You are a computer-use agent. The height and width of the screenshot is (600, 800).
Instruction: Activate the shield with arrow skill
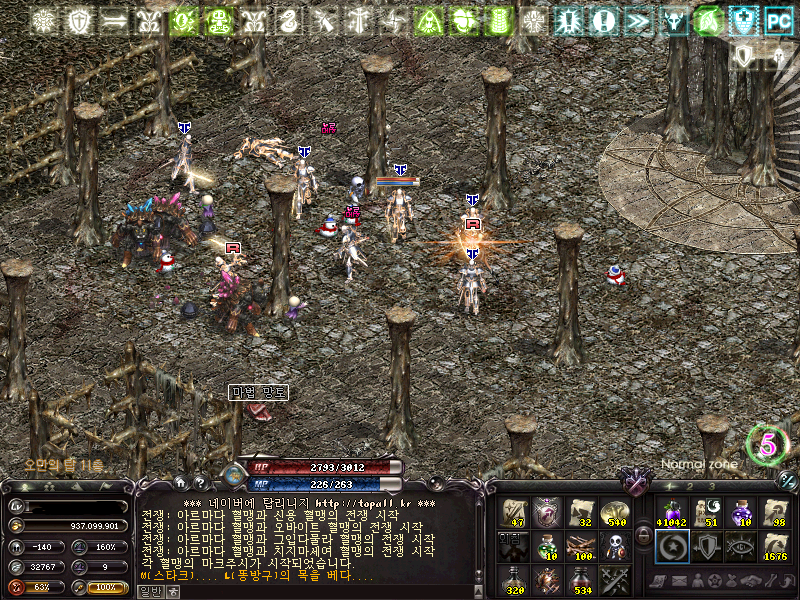coord(706,546)
